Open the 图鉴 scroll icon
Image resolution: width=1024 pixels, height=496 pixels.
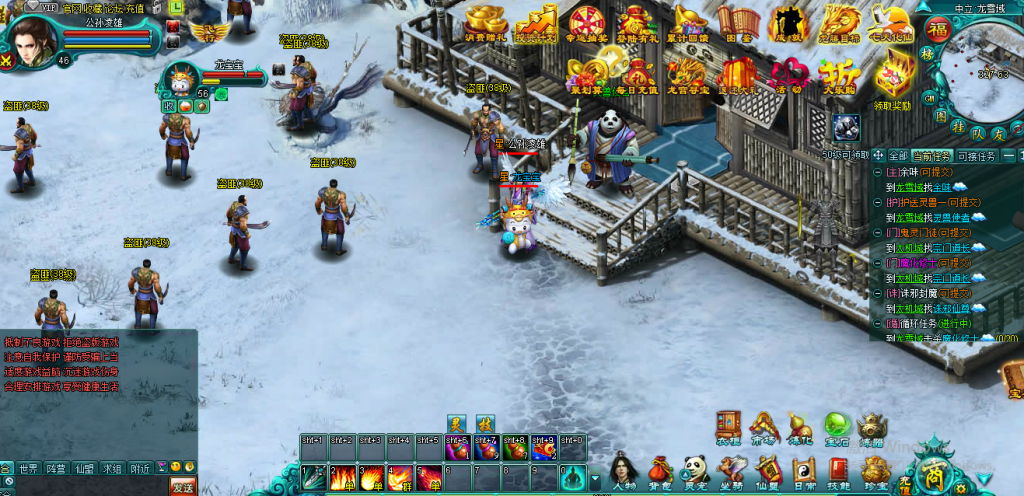coord(739,22)
